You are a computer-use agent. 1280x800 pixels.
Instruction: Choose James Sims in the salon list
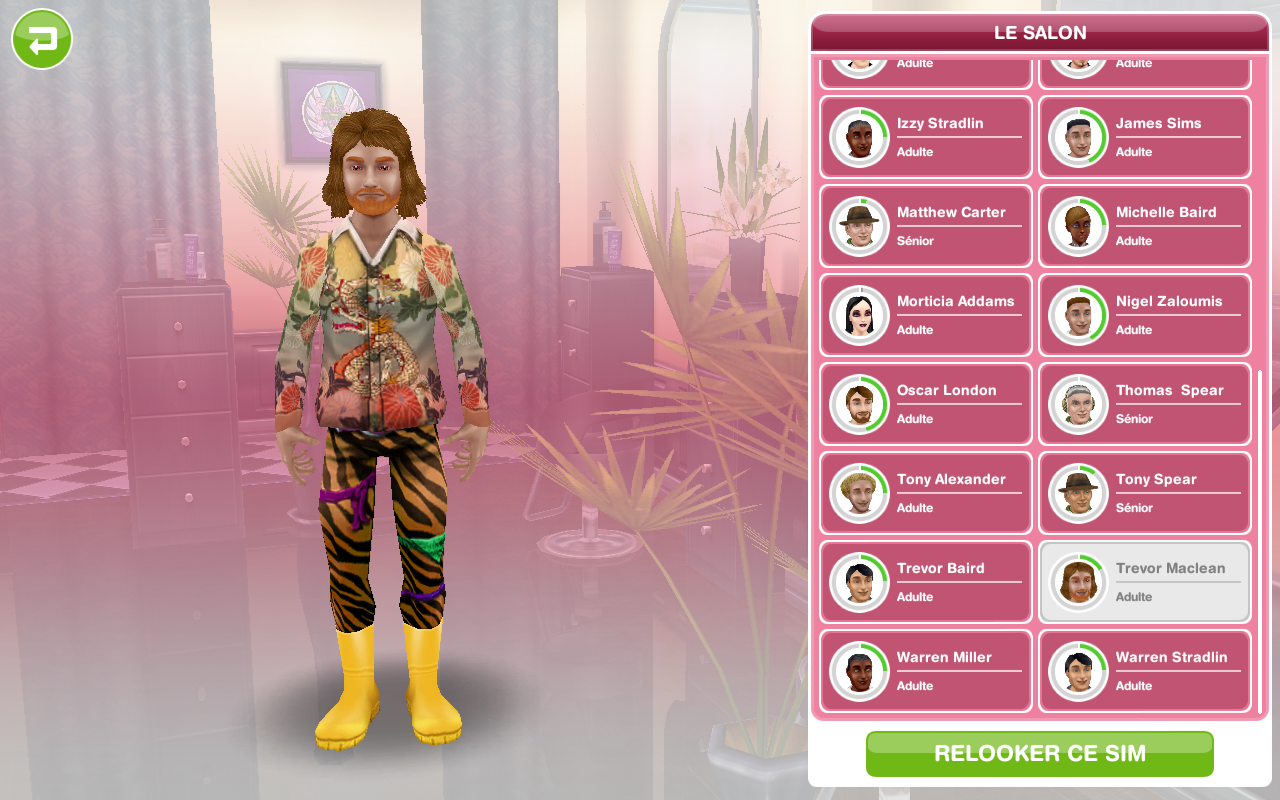[1144, 137]
